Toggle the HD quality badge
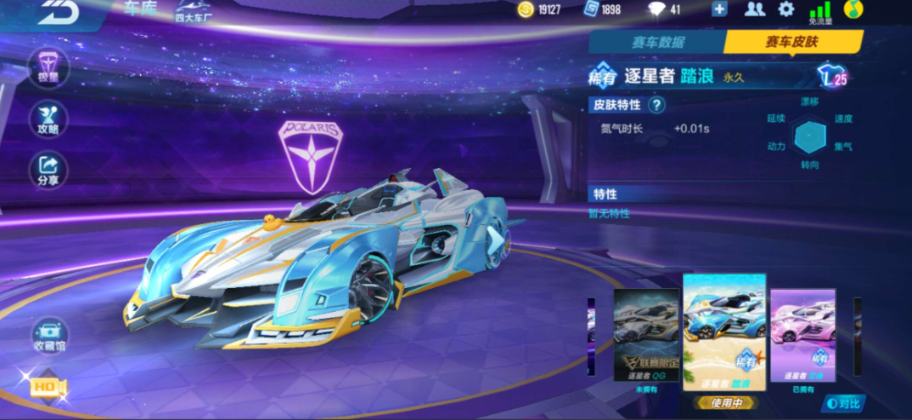This screenshot has width=912, height=420. [47, 386]
